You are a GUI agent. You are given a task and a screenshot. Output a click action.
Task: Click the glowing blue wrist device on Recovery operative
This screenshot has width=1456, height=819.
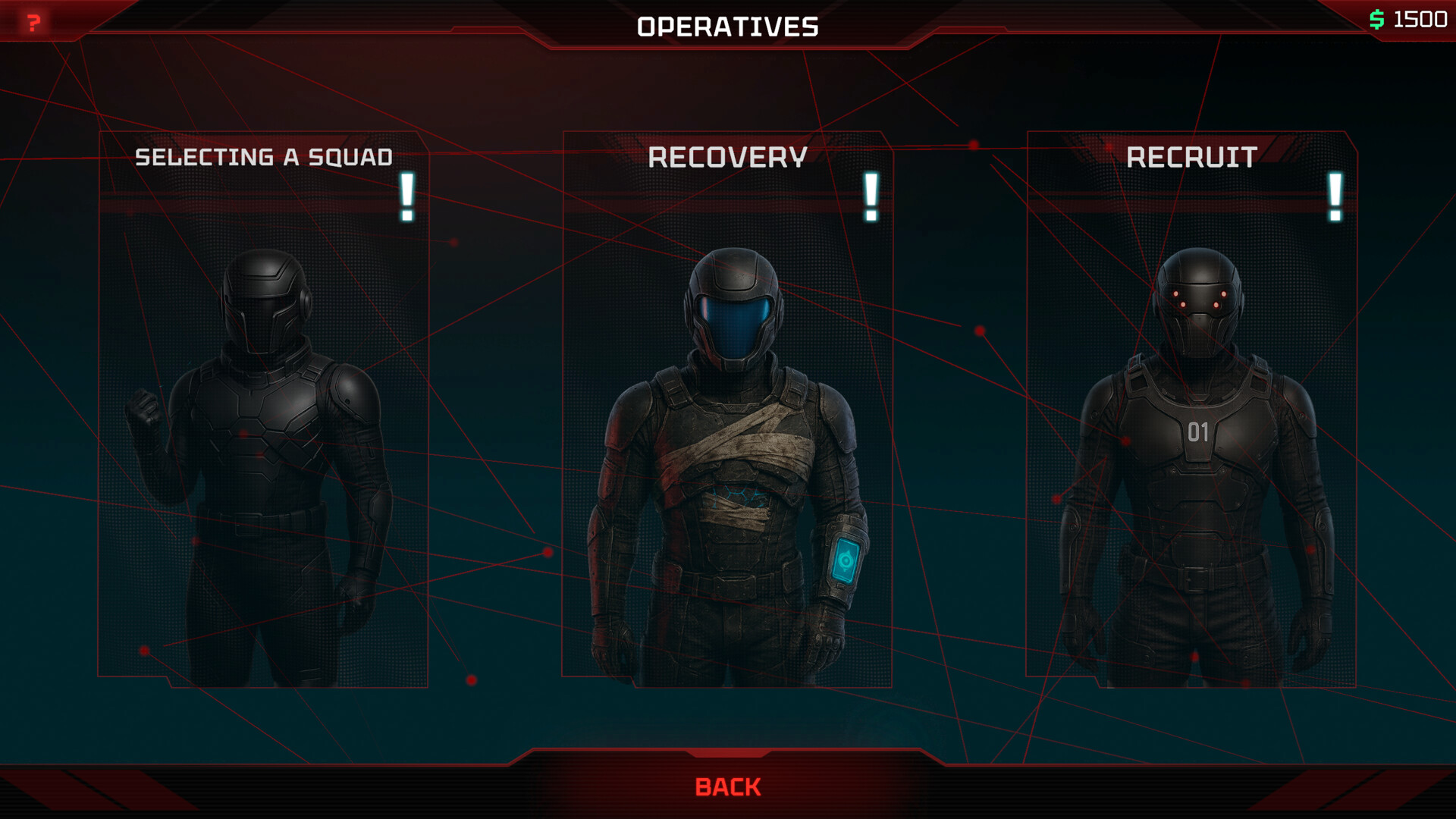846,559
